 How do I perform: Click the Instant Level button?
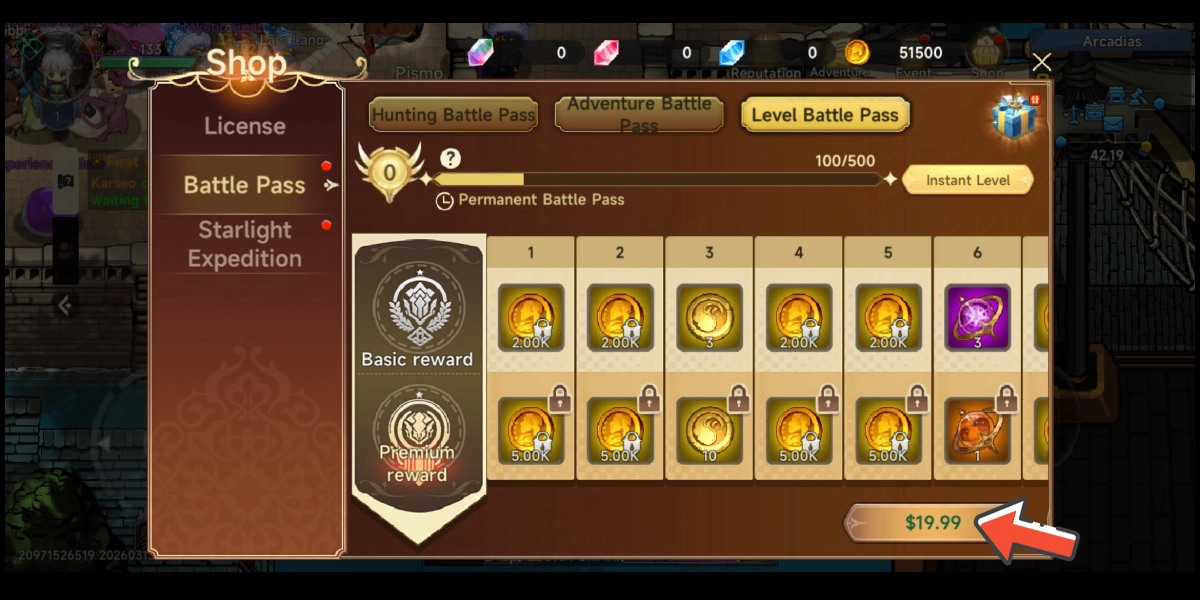(x=967, y=180)
